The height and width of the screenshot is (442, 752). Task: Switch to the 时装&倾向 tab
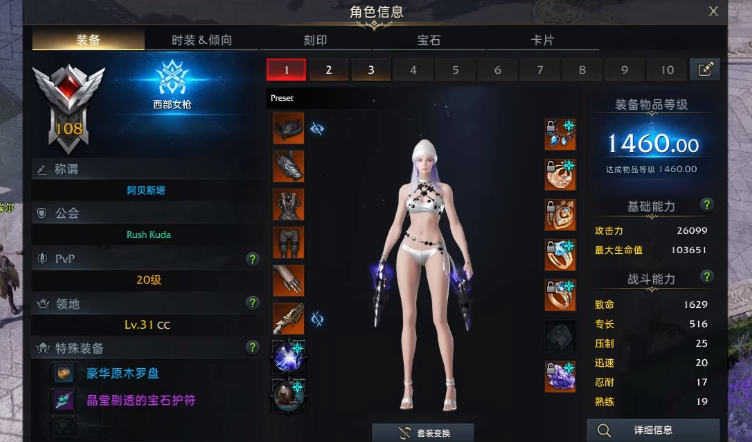(201, 41)
